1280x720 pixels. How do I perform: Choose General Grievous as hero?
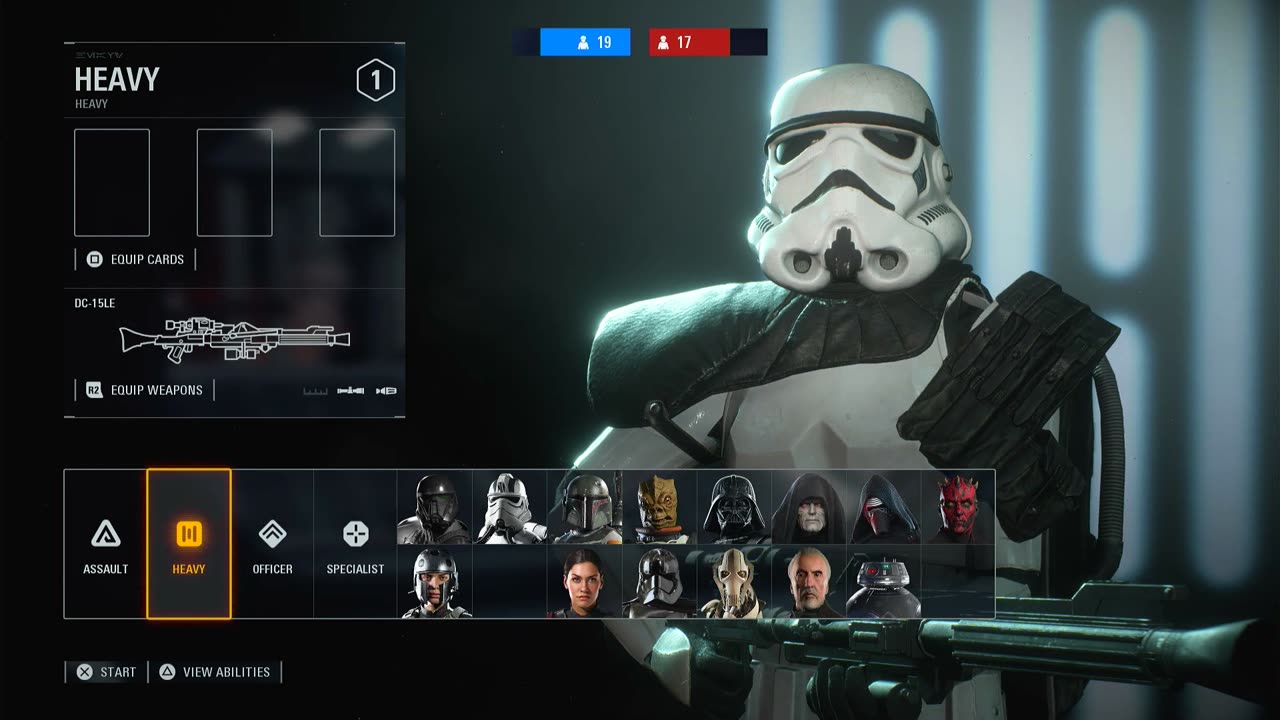[735, 582]
